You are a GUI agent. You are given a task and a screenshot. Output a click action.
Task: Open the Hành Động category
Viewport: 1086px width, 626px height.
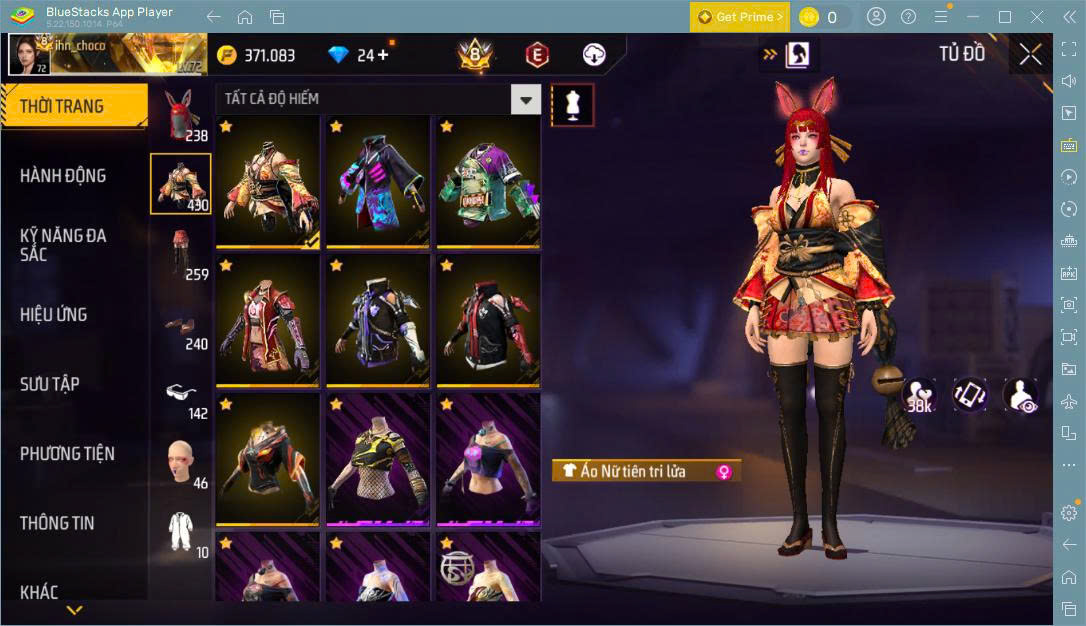[x=63, y=176]
